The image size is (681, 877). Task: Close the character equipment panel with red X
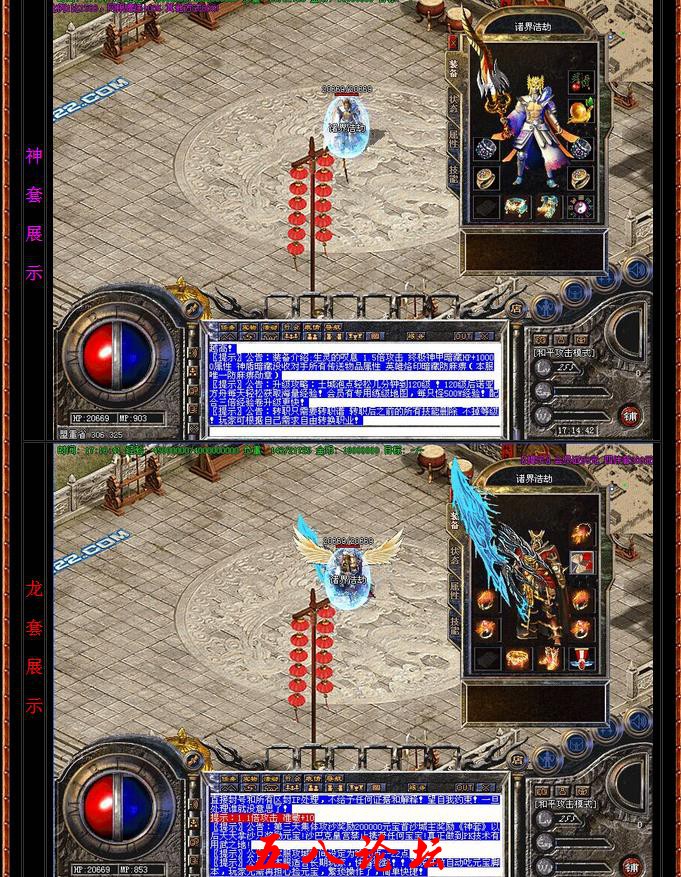(x=452, y=43)
